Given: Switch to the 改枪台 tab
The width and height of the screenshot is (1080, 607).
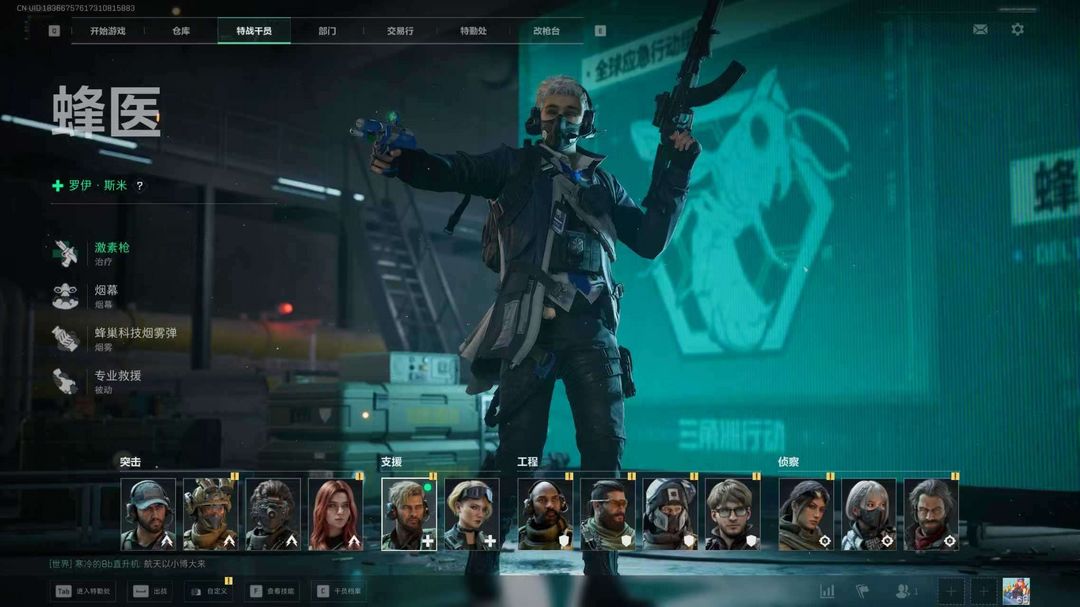Looking at the screenshot, I should pyautogui.click(x=546, y=31).
